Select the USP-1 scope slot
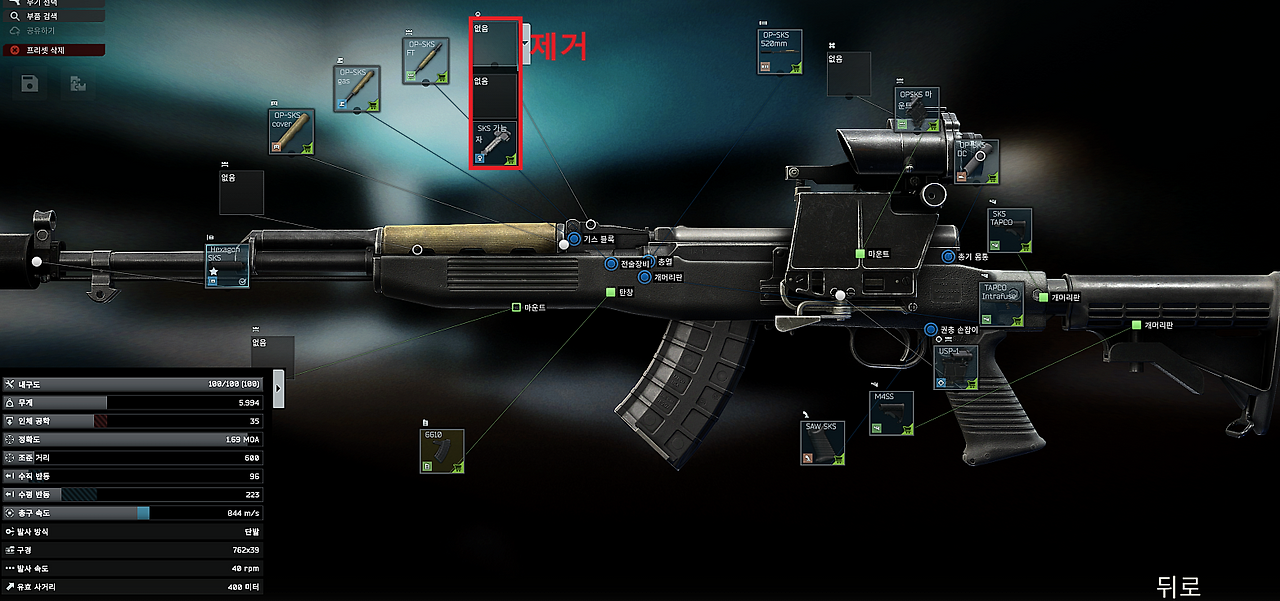The height and width of the screenshot is (601, 1280). tap(955, 367)
